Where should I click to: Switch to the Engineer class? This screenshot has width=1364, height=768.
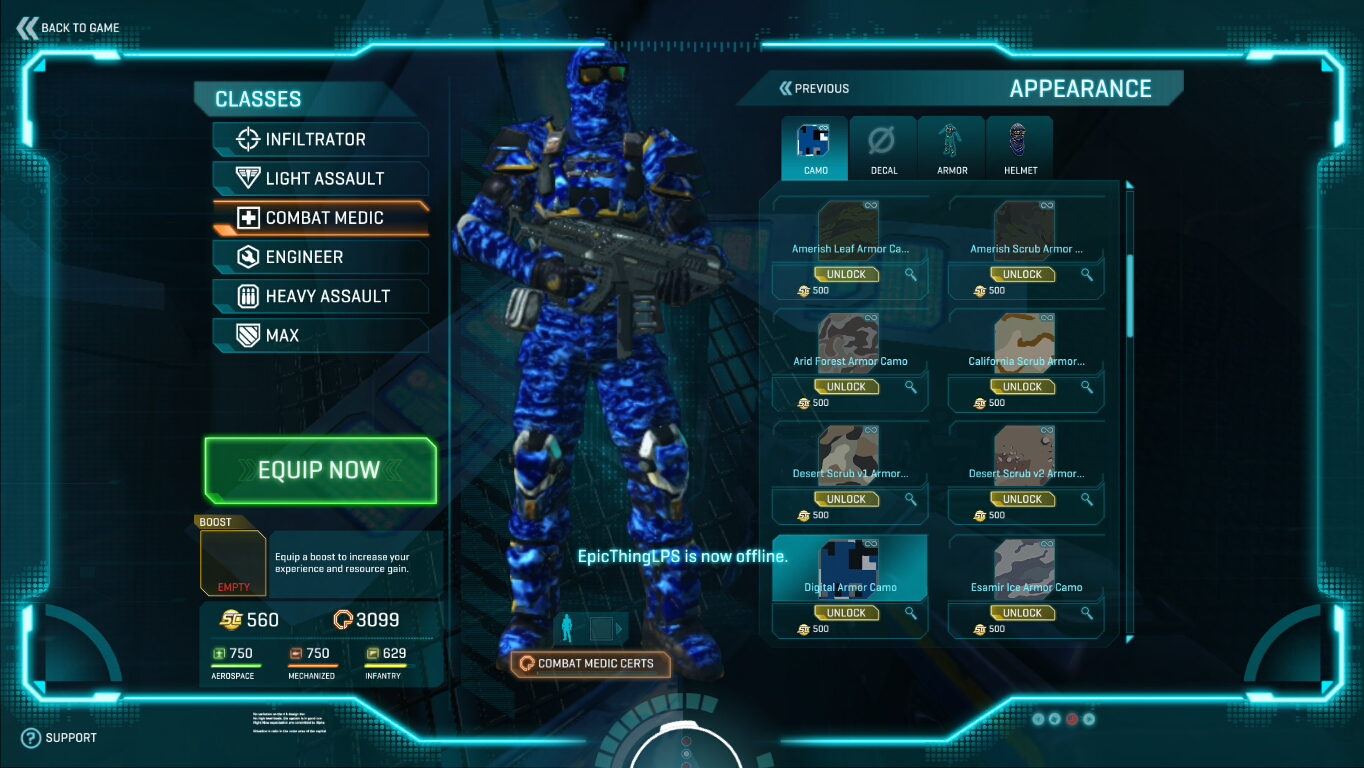coord(320,257)
